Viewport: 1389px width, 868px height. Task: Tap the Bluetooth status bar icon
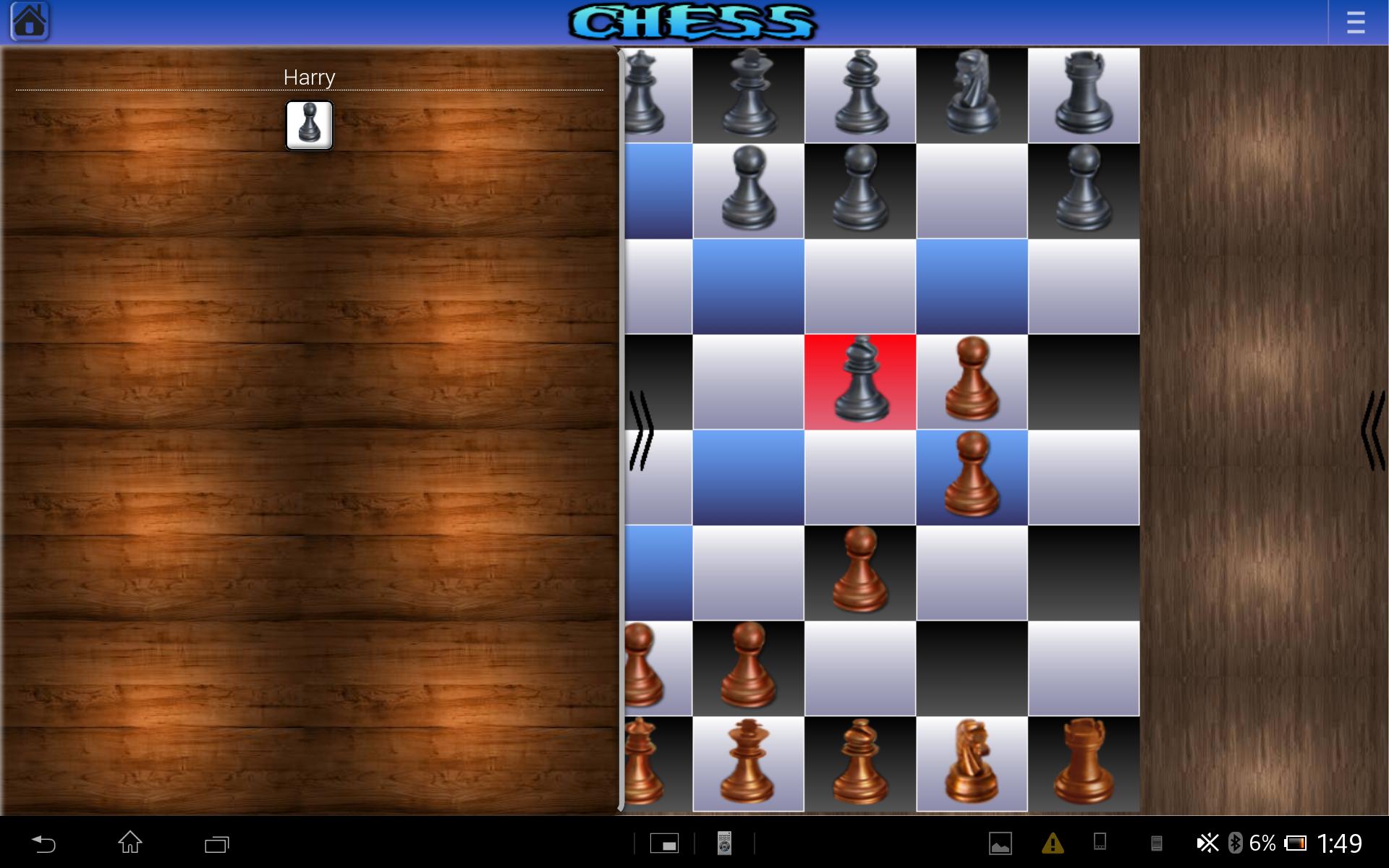click(1235, 843)
